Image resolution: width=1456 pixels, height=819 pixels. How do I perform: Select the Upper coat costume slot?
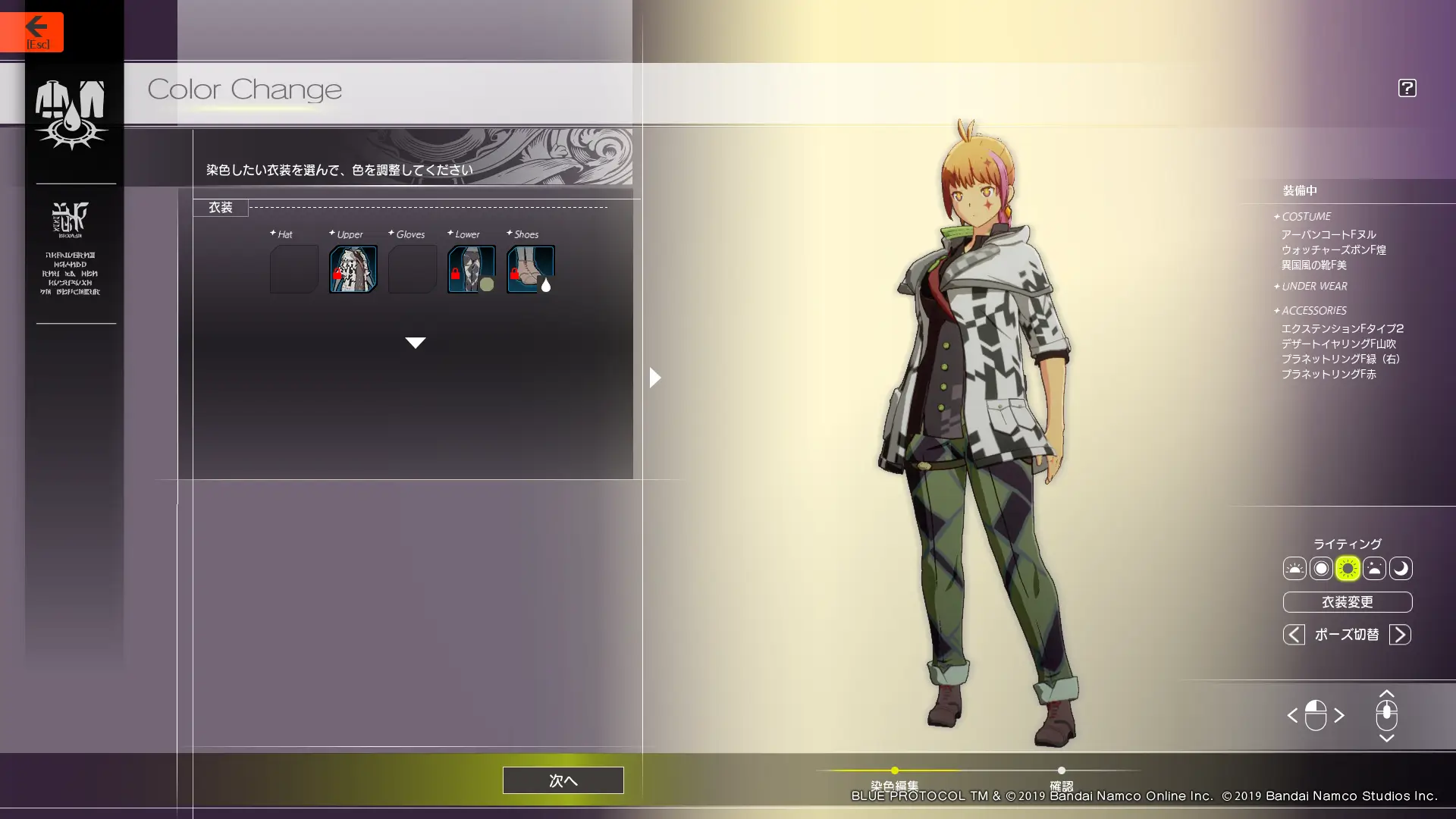[x=353, y=269]
